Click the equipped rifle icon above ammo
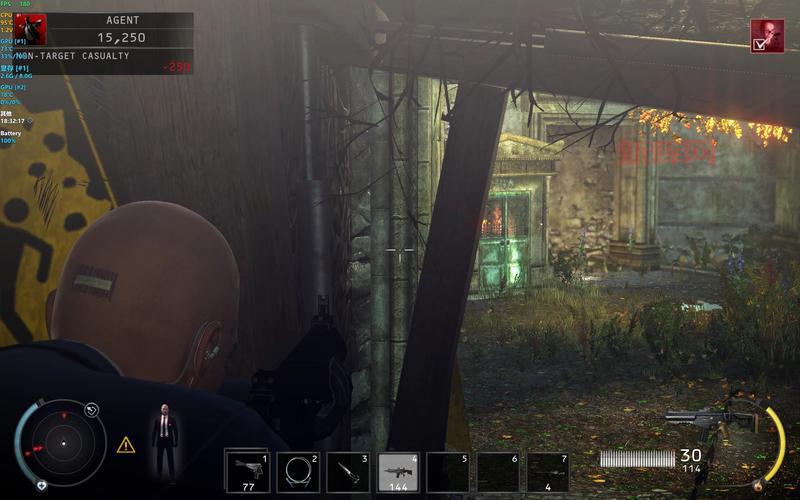The image size is (800, 500). pyautogui.click(x=708, y=422)
